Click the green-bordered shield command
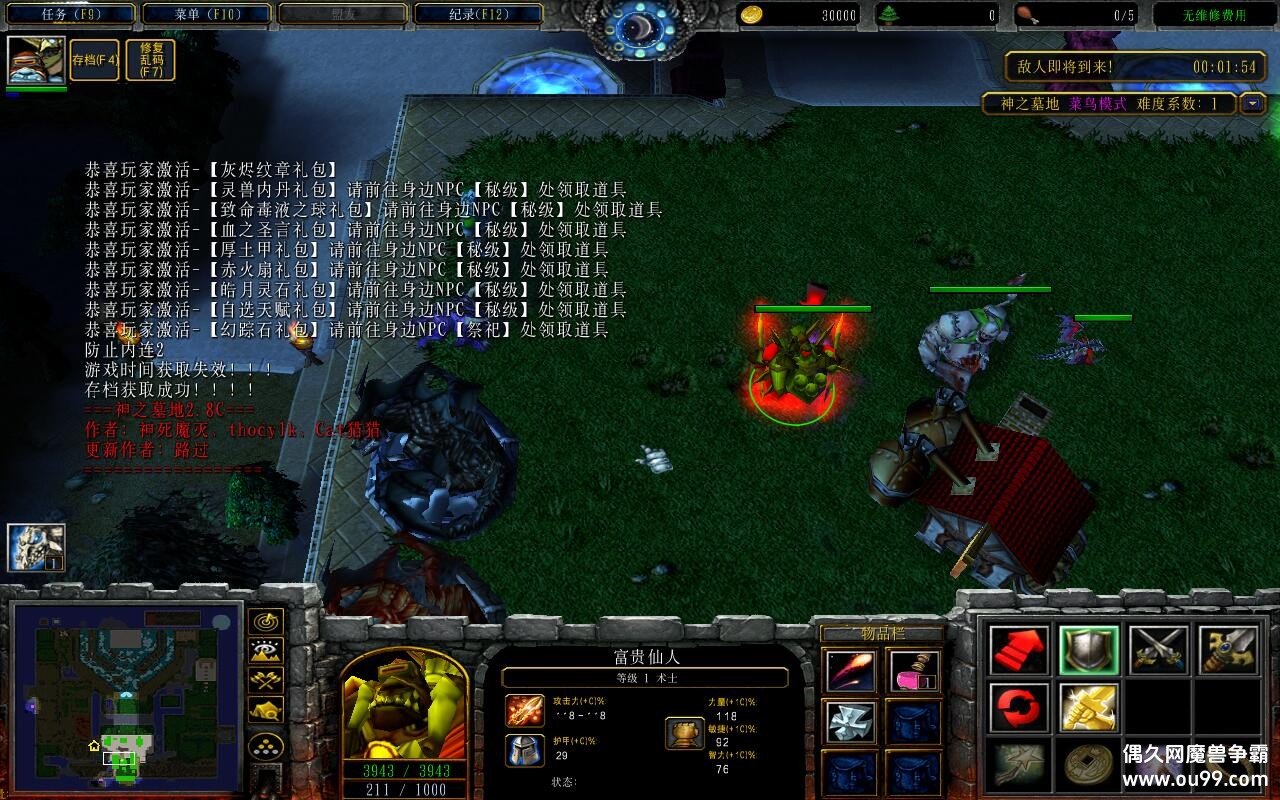Image resolution: width=1280 pixels, height=800 pixels. (x=1089, y=651)
